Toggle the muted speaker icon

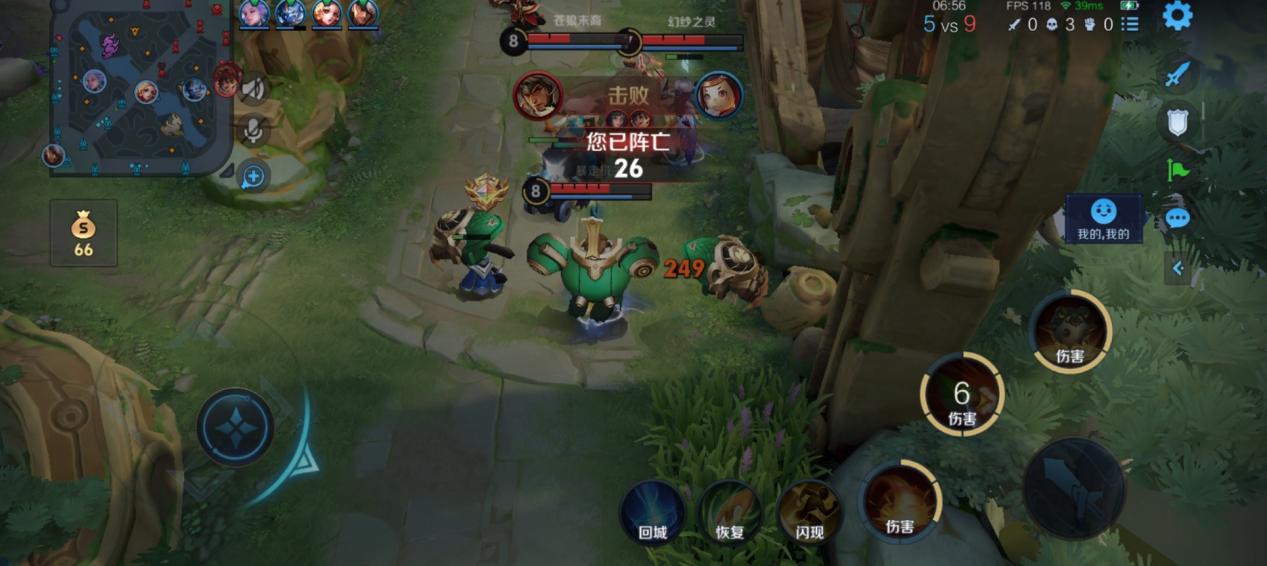tap(254, 90)
